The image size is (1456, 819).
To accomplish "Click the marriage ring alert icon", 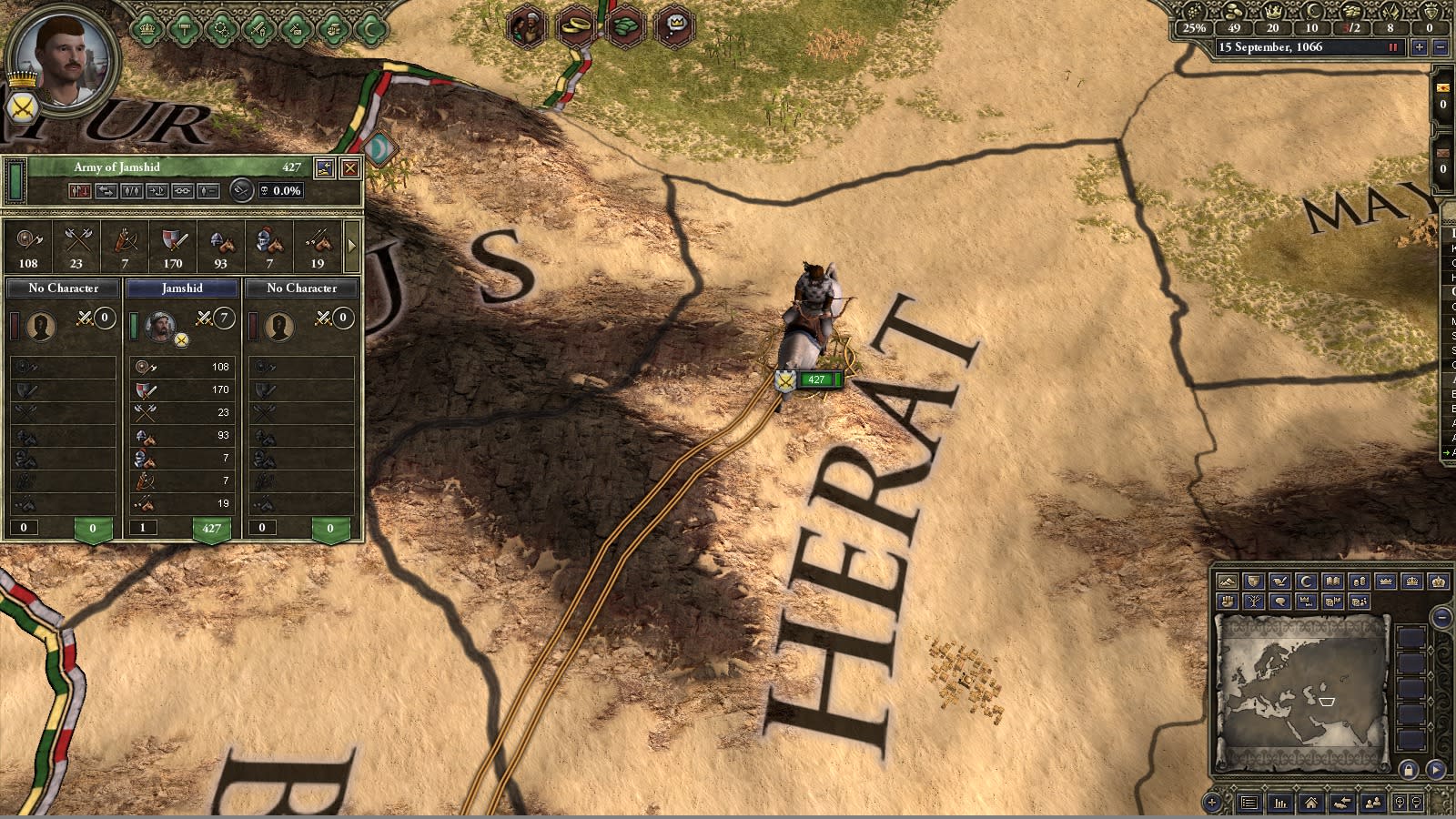I will click(x=573, y=23).
